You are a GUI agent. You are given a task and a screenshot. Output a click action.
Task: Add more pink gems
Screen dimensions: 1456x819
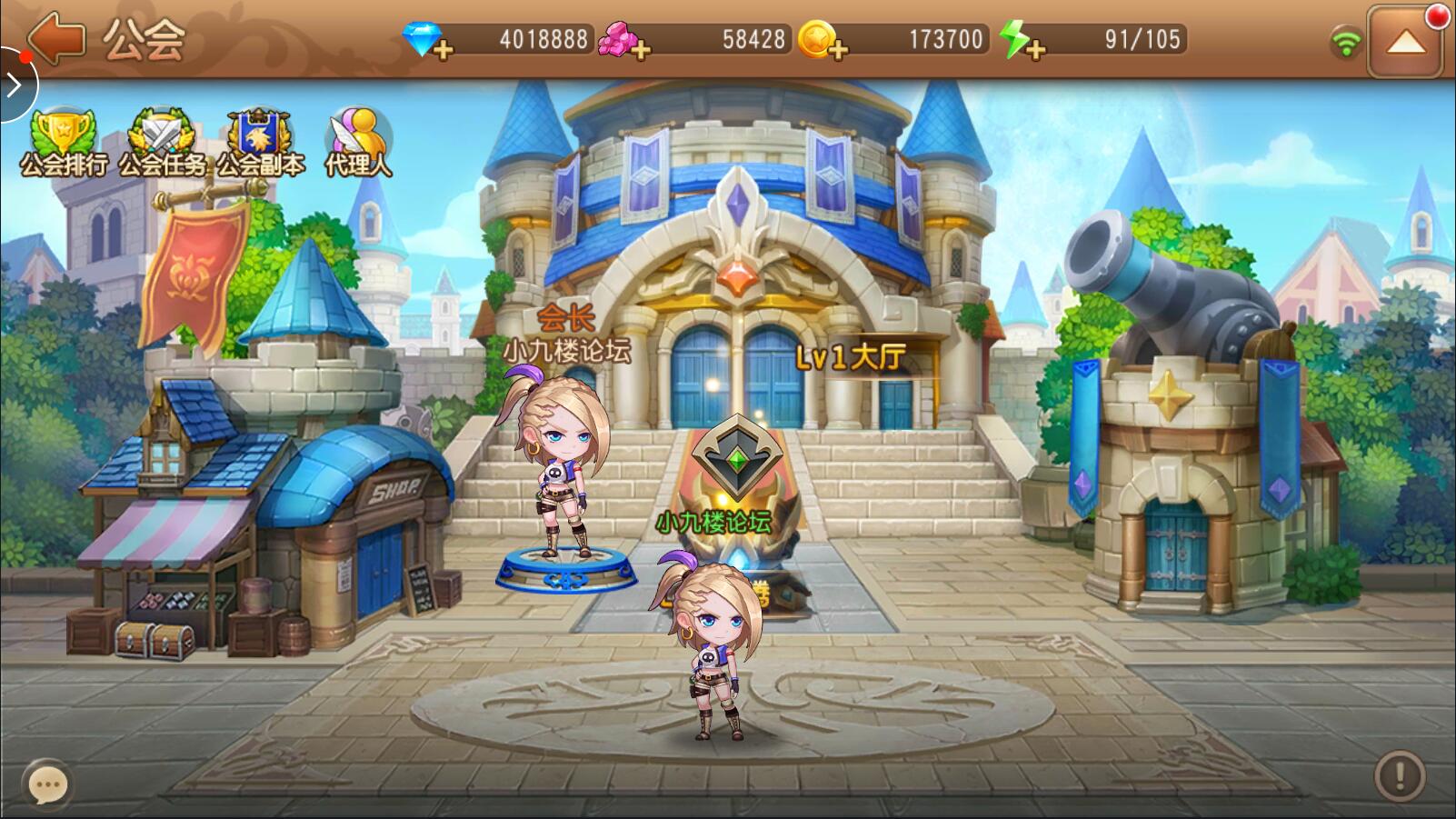[x=639, y=49]
